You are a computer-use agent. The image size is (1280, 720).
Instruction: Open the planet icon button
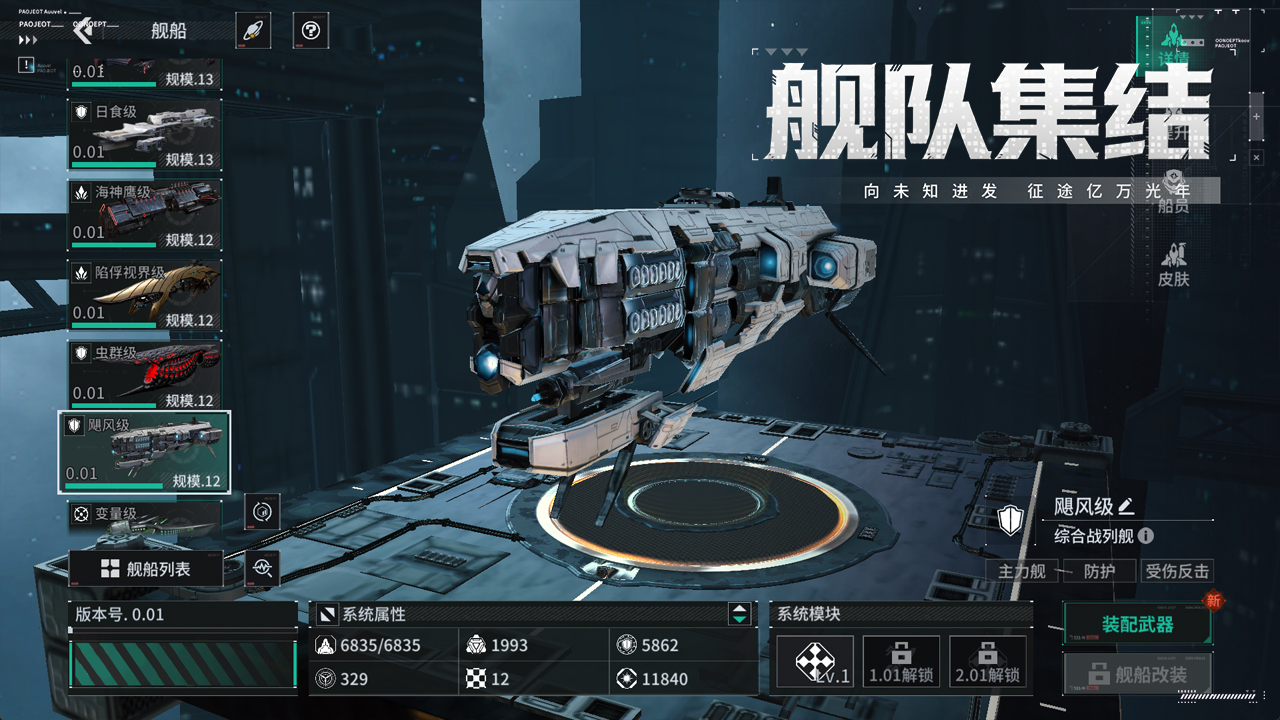tap(253, 31)
